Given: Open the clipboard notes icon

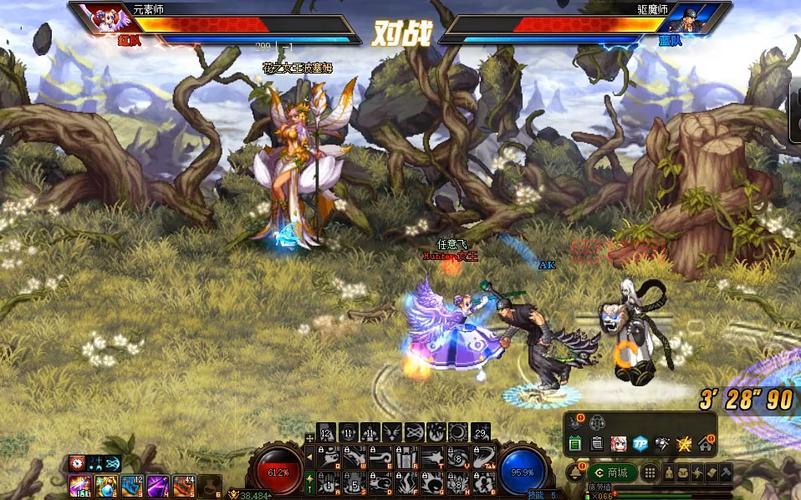Looking at the screenshot, I should (597, 443).
